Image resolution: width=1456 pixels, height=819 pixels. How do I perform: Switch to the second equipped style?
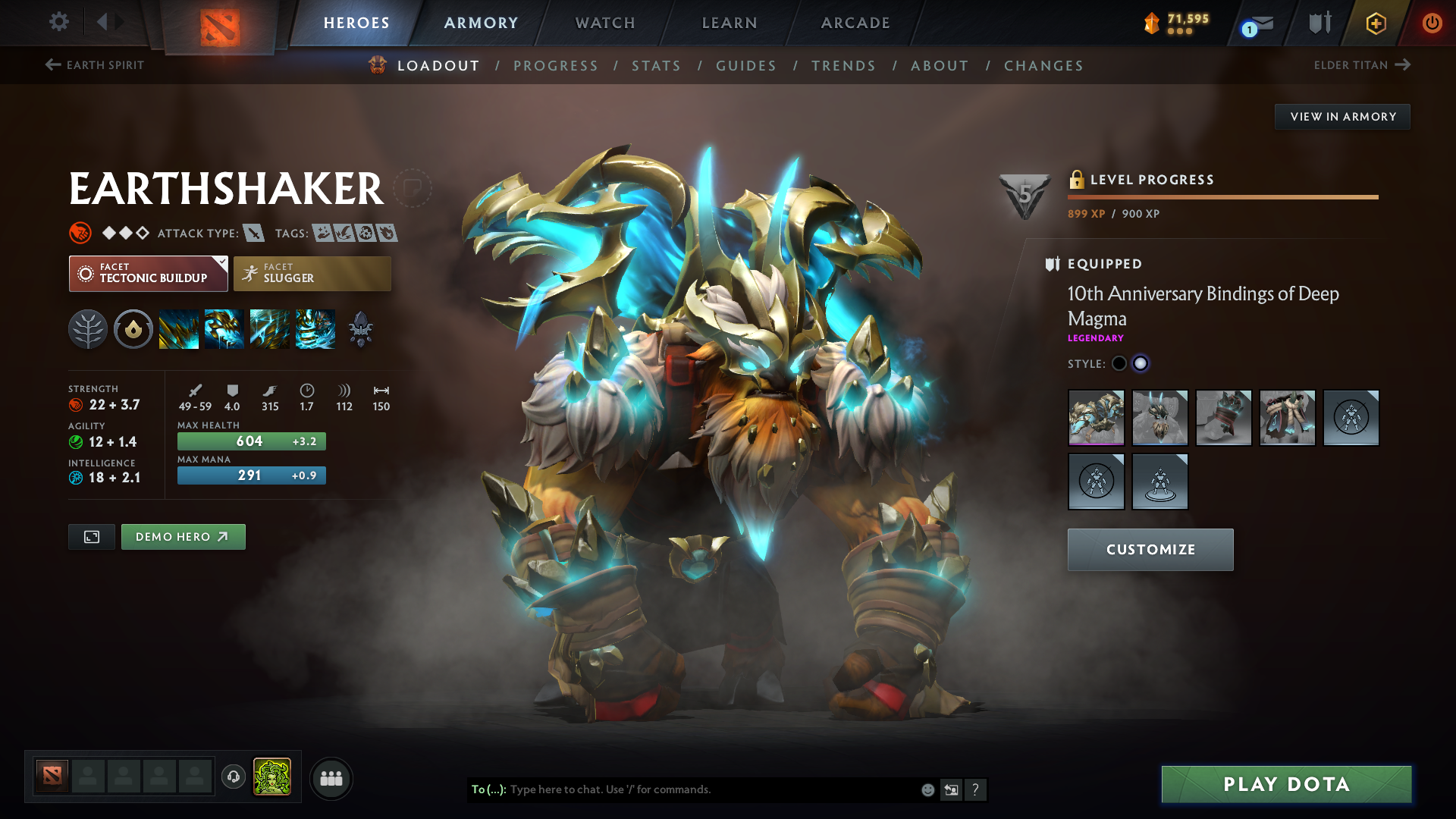click(1141, 364)
